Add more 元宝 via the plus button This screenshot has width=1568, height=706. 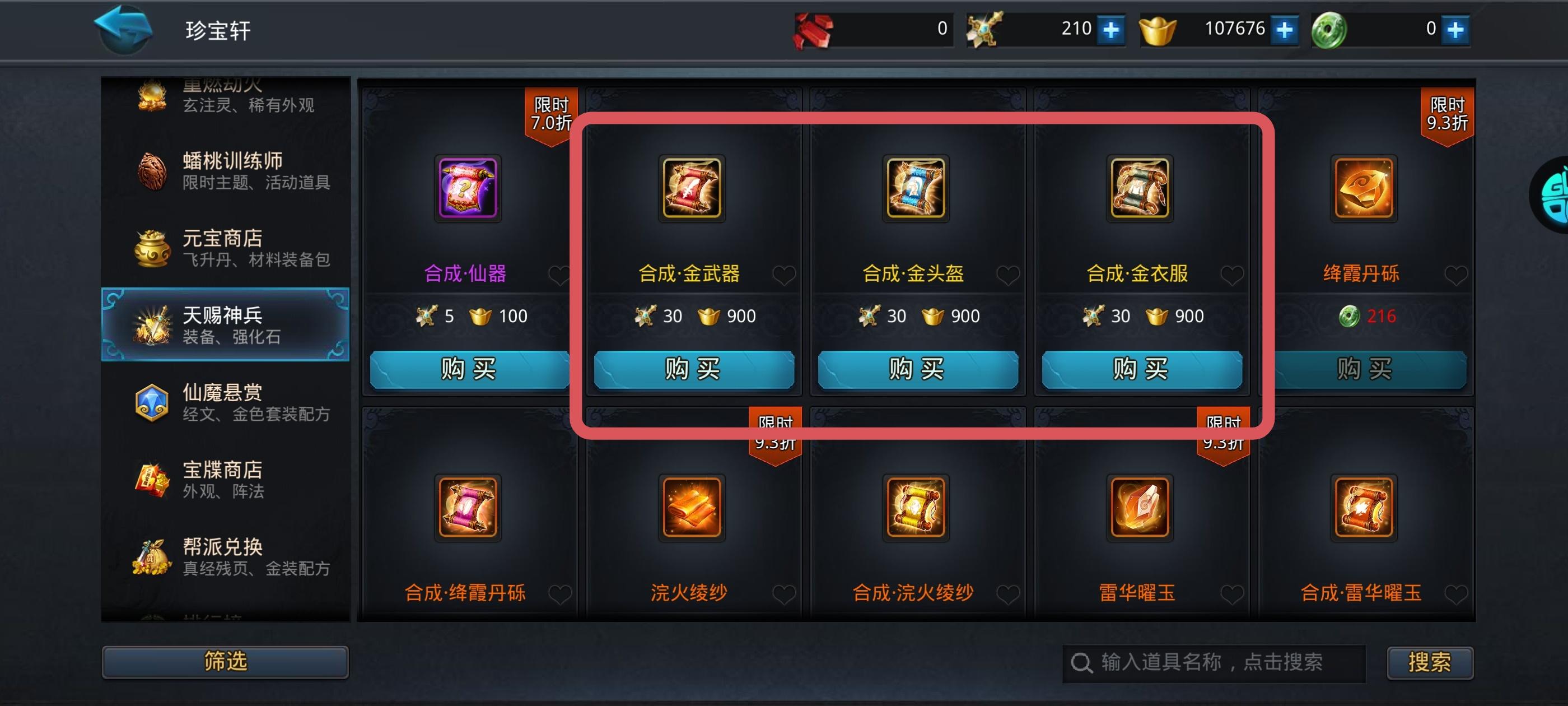pos(1284,29)
